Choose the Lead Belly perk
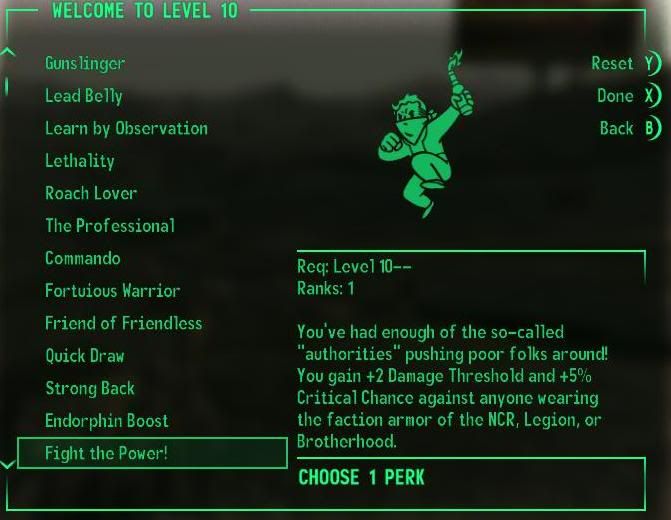This screenshot has height=520, width=671. click(x=84, y=96)
